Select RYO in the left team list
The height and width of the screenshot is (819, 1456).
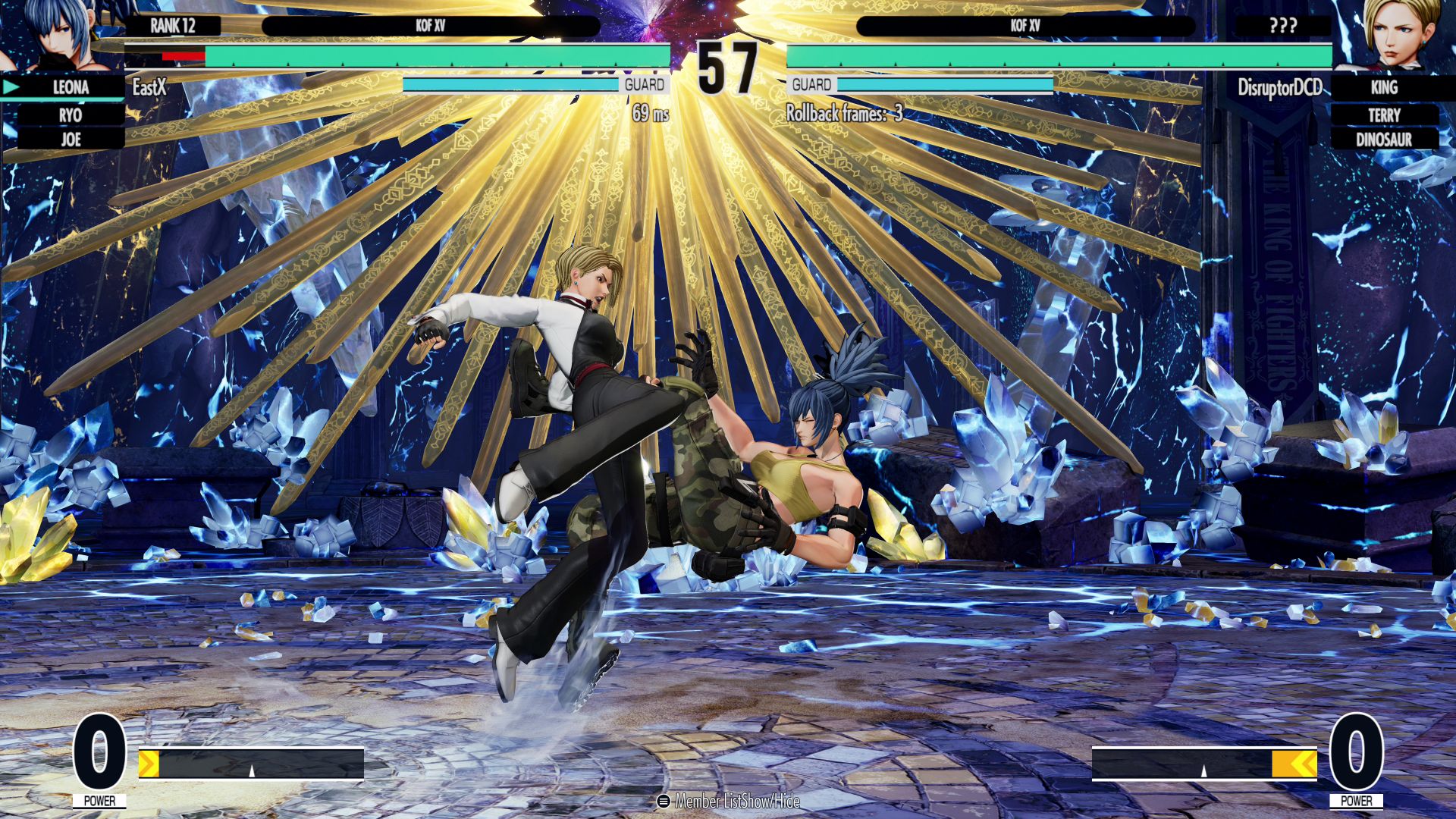tap(71, 115)
